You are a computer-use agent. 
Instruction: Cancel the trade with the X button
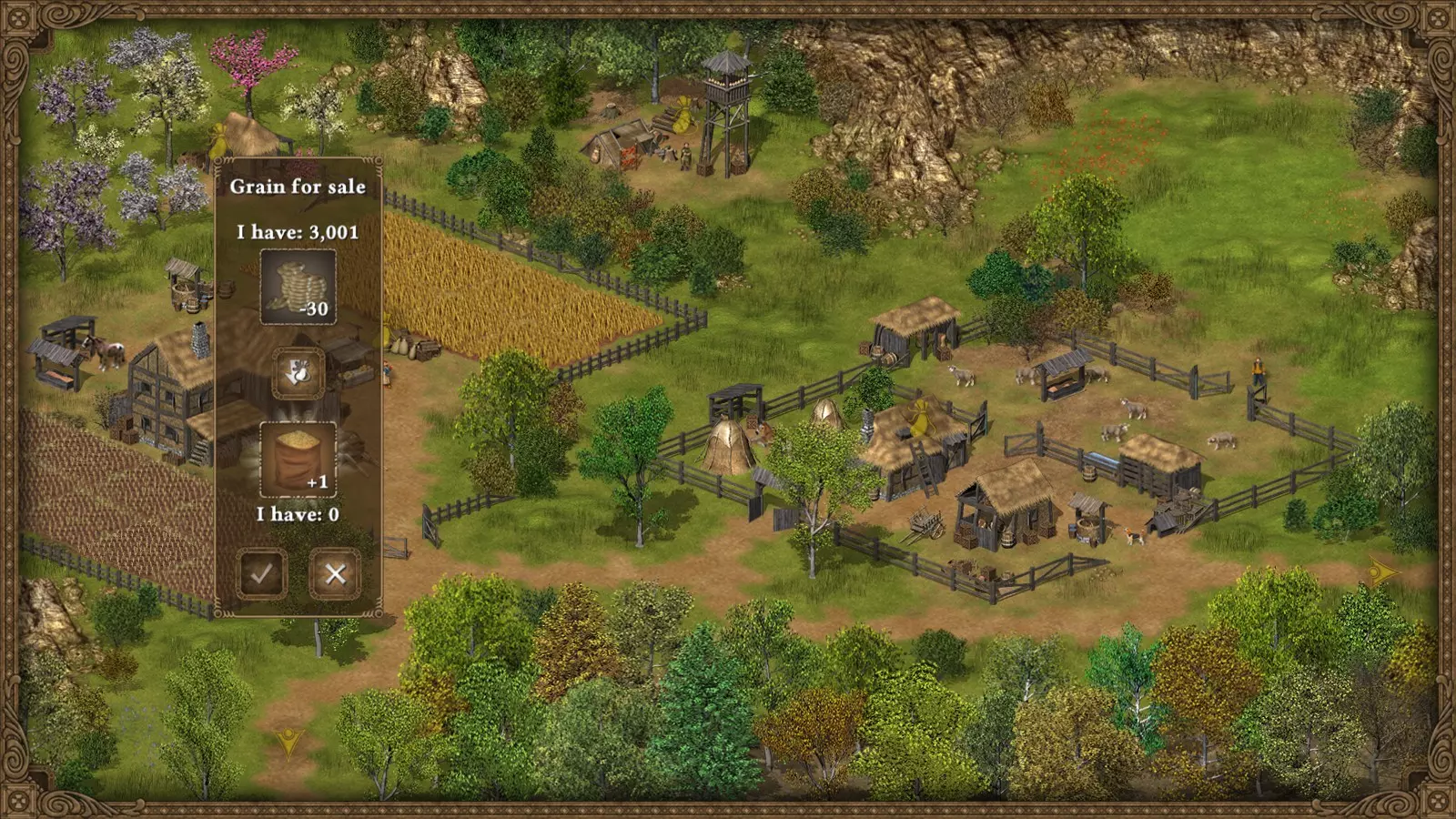click(335, 573)
